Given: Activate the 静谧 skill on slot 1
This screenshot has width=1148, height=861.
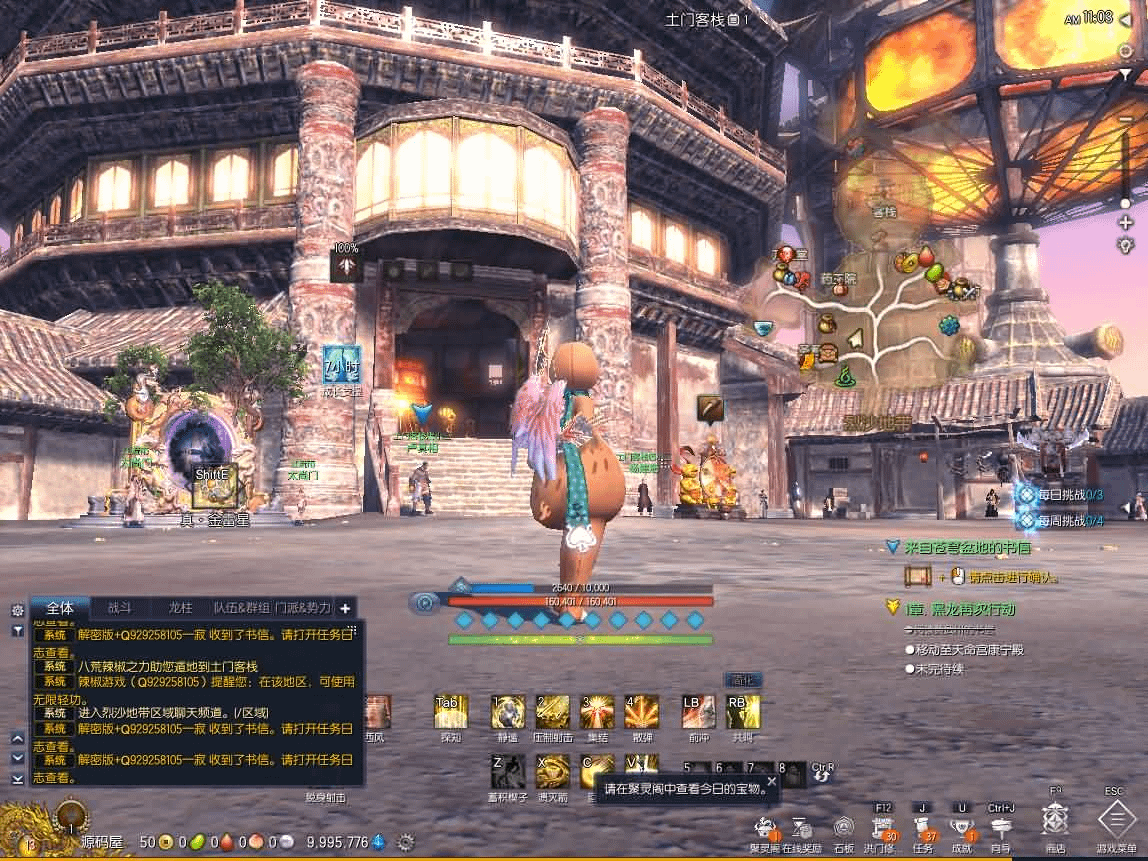Looking at the screenshot, I should pyautogui.click(x=508, y=711).
